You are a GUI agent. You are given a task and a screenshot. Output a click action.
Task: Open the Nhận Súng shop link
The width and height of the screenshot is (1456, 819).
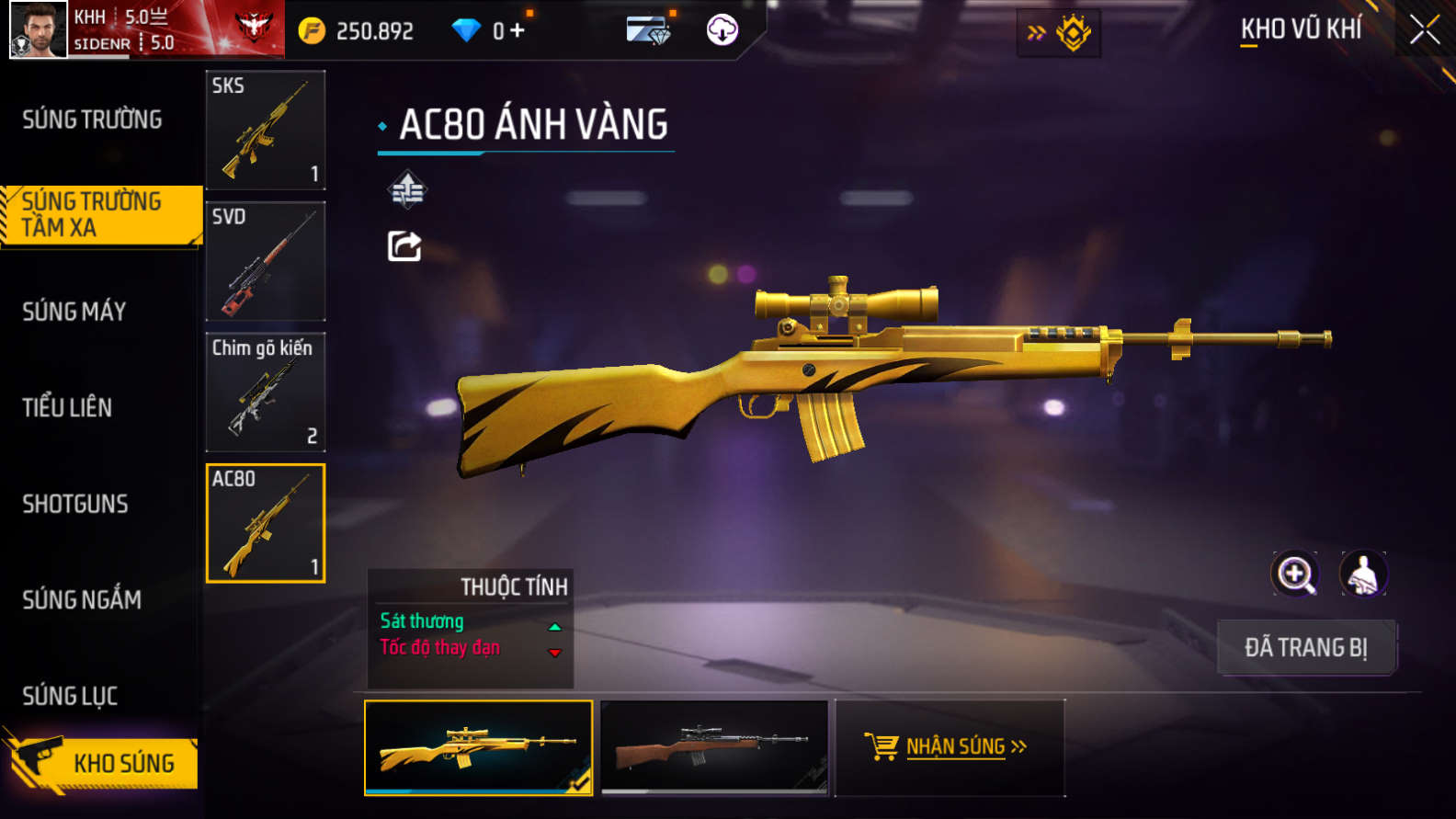click(x=949, y=746)
